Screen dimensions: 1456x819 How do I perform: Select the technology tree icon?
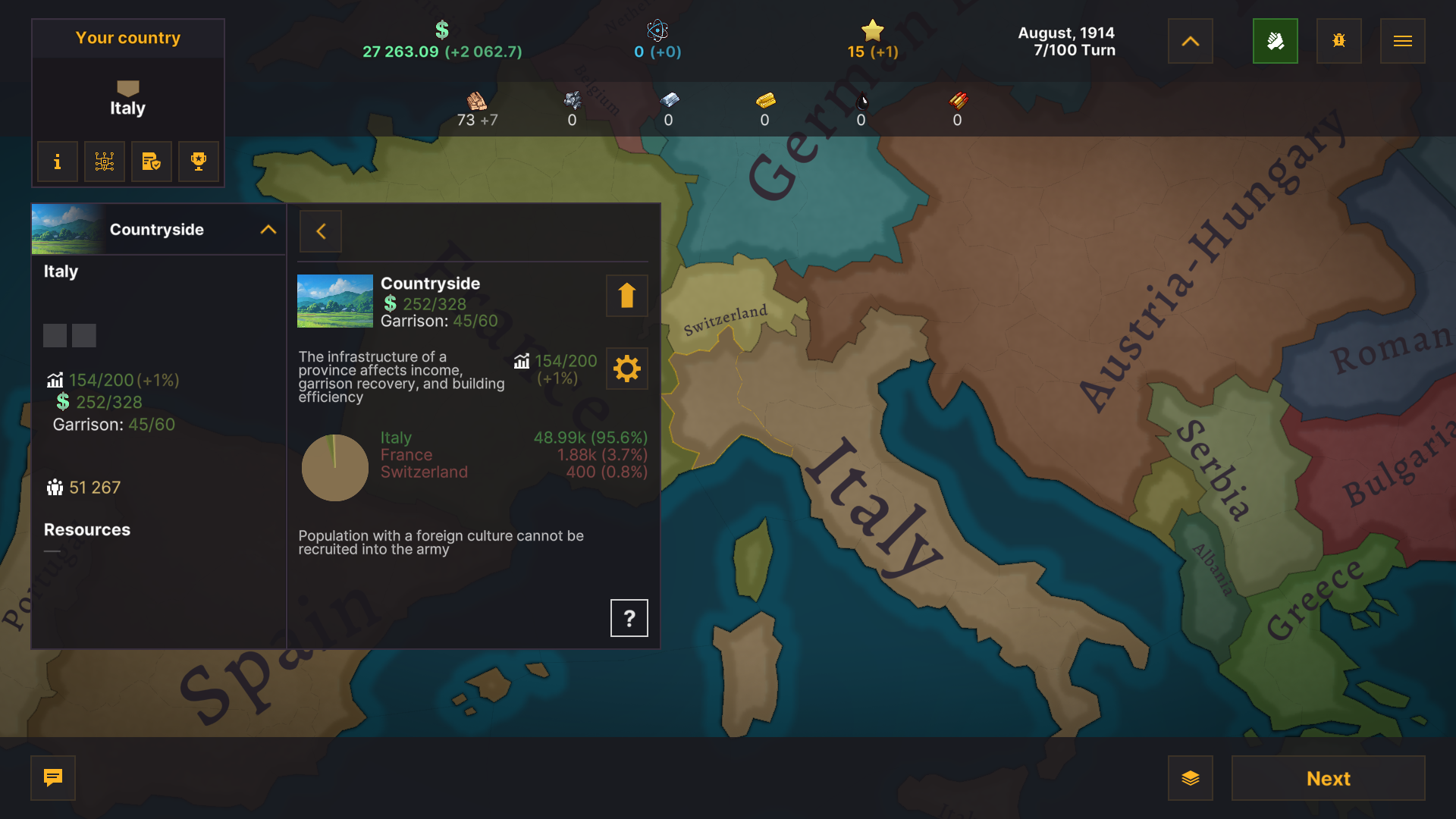(104, 162)
